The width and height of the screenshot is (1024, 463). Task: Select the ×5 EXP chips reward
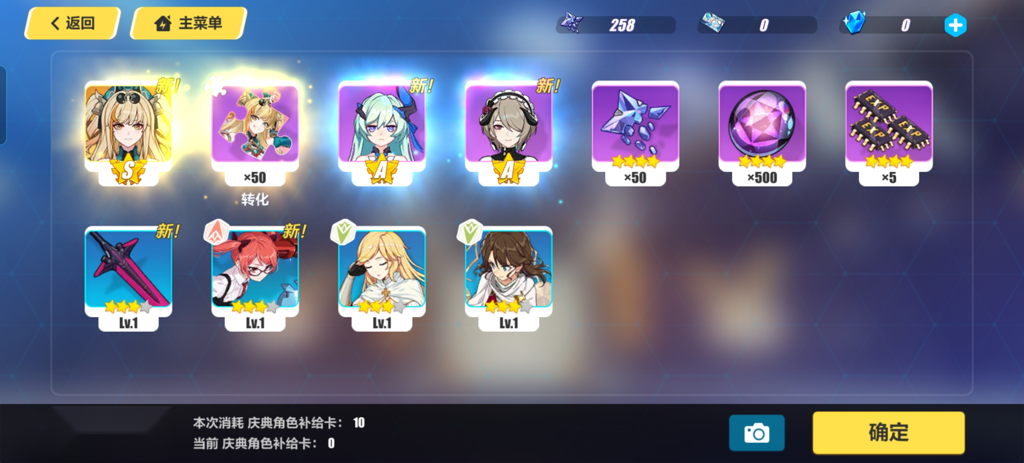(x=889, y=131)
